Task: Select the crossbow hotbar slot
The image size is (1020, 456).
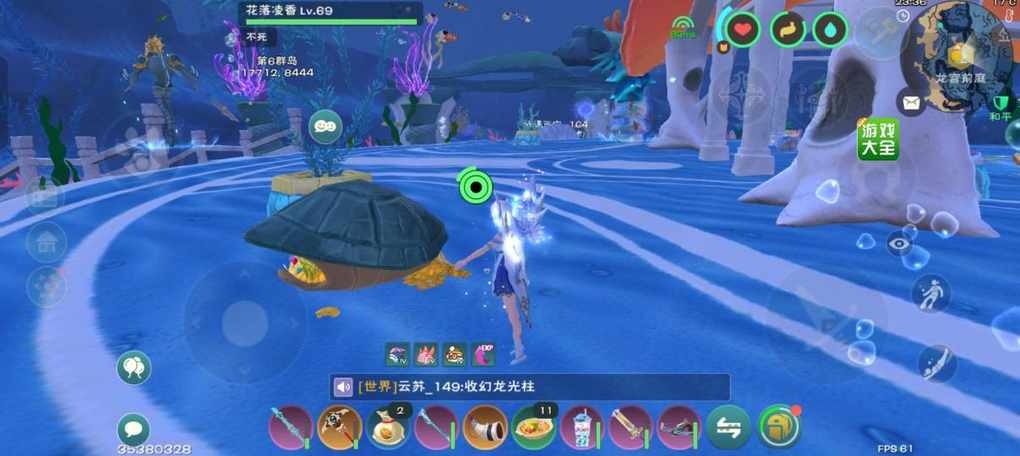Action: 680,428
